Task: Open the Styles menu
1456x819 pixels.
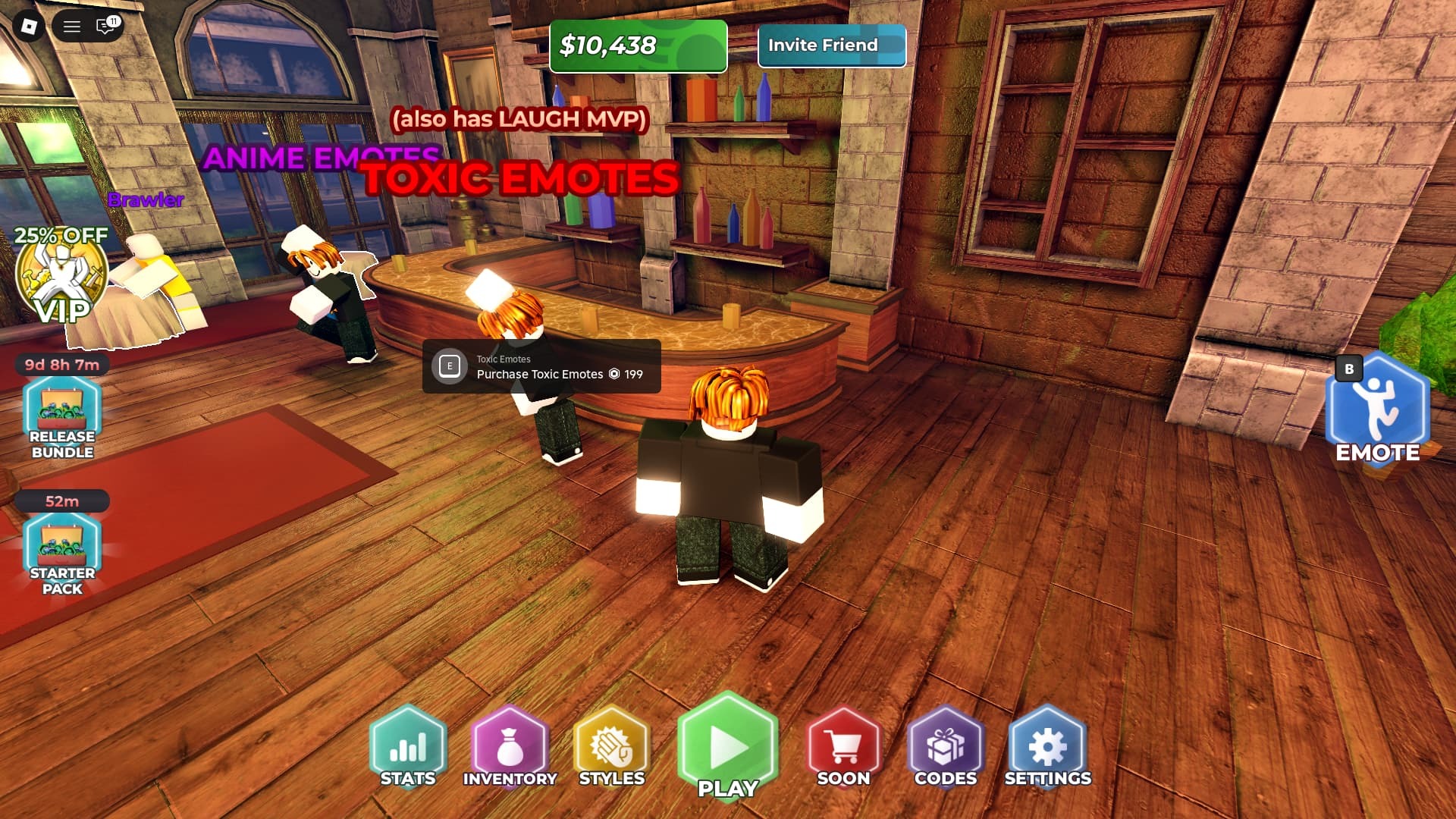Action: click(611, 747)
